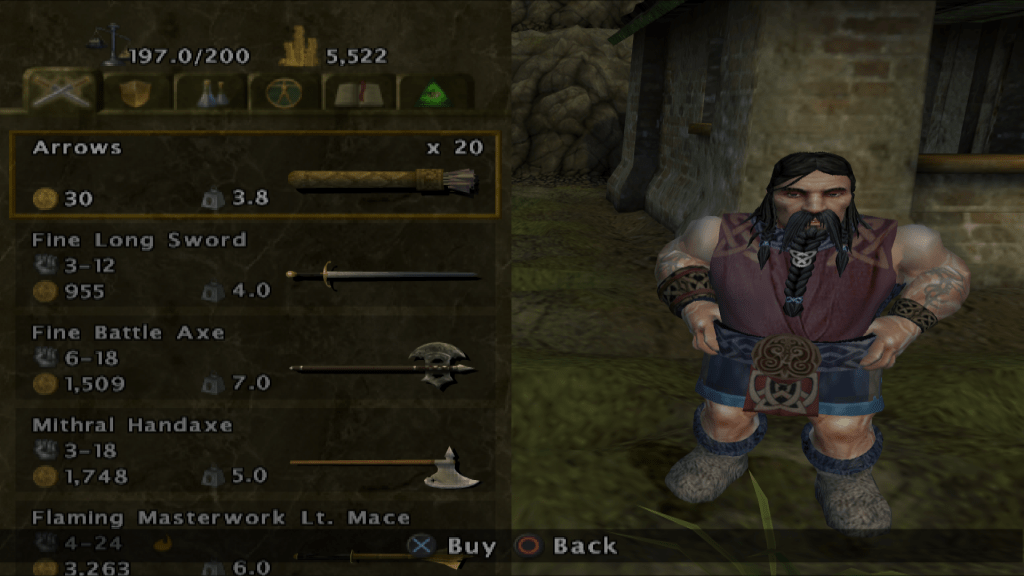The height and width of the screenshot is (576, 1024).
Task: Choose the Fine Long Sword listing
Action: 254,266
